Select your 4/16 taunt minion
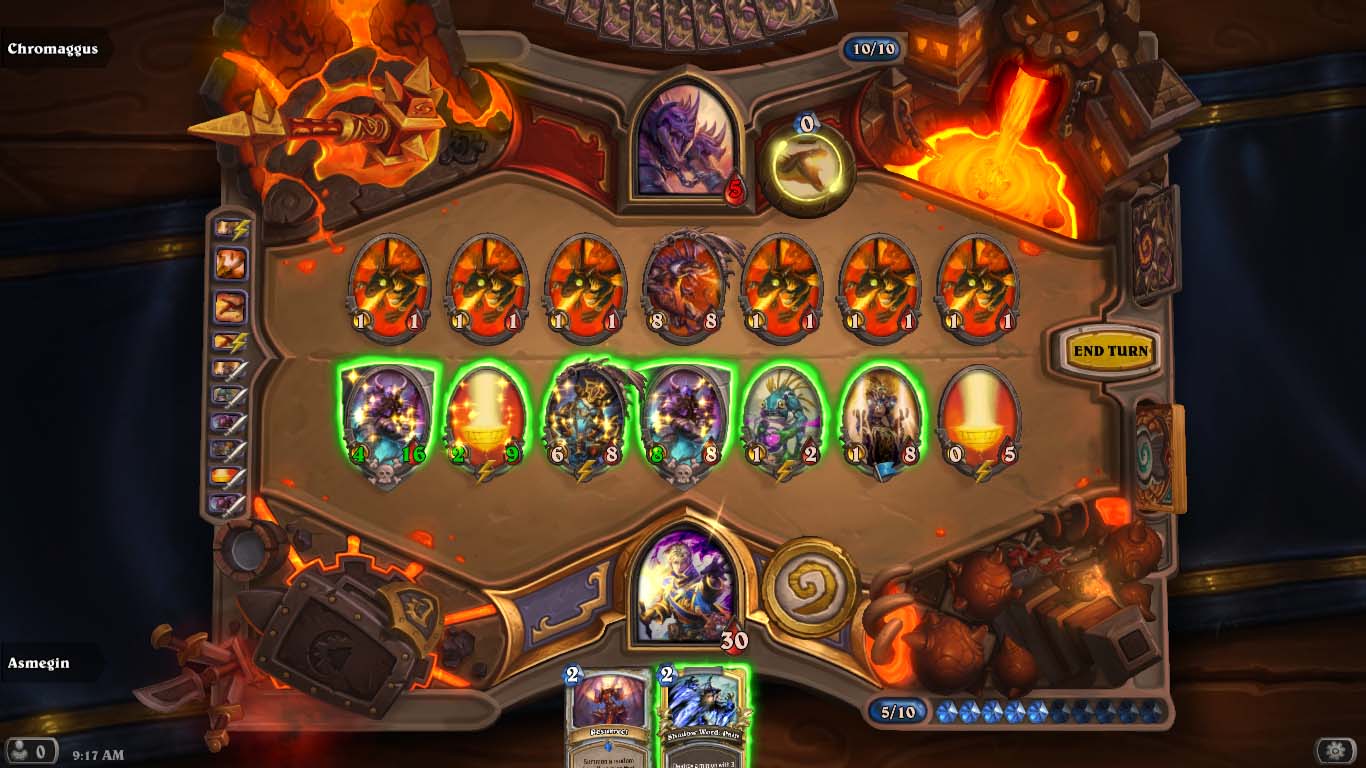The image size is (1366, 768). 387,420
